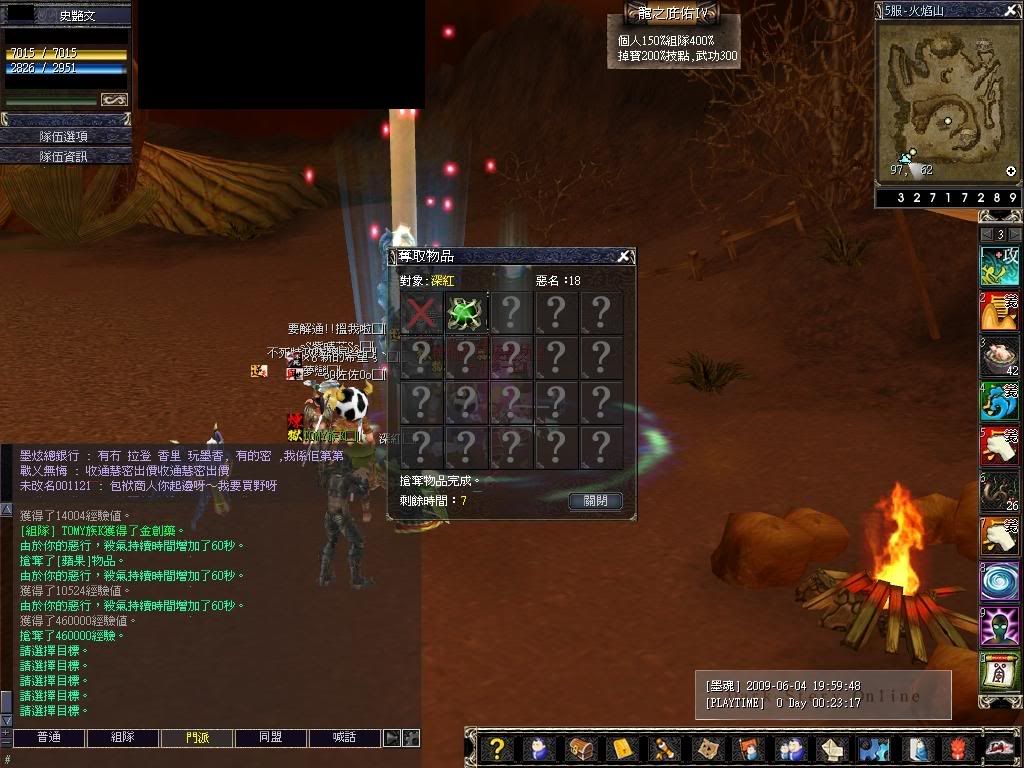Close the loot window with 關閉

[595, 500]
